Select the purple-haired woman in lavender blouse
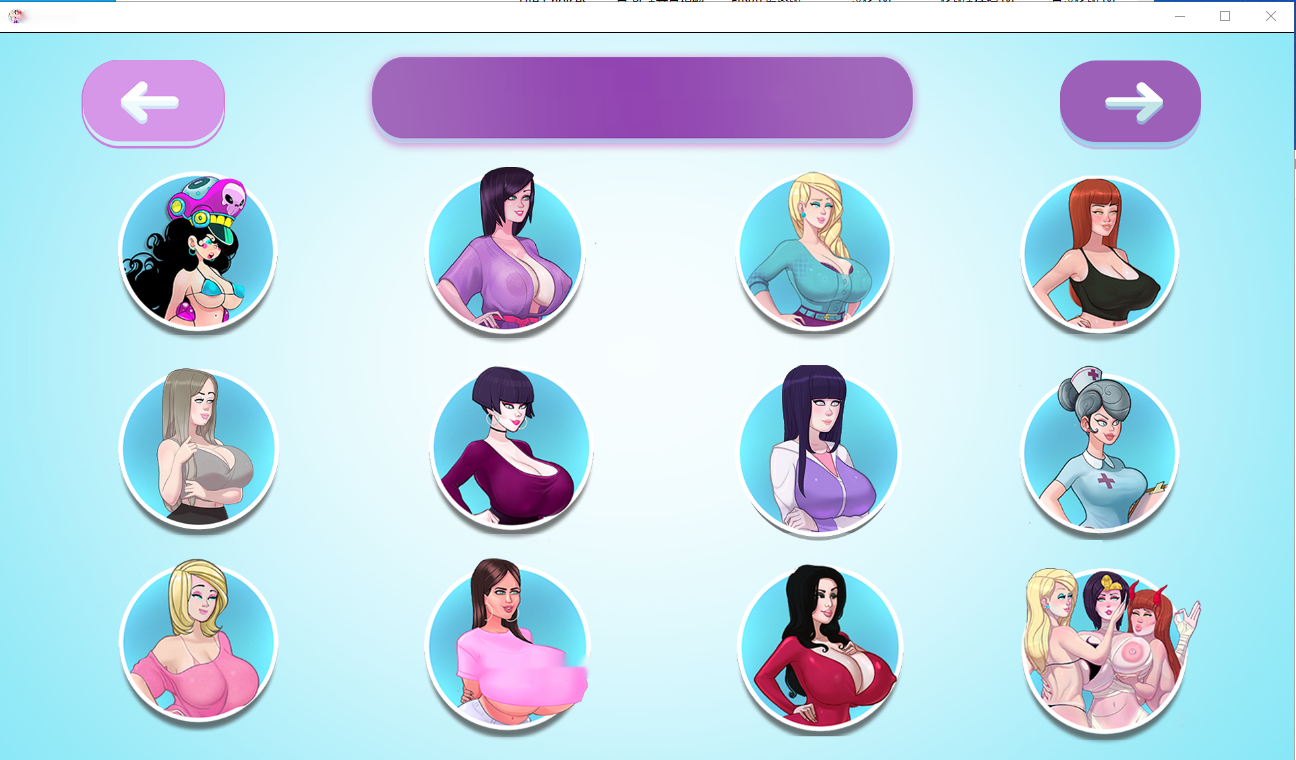Screen dimensions: 1296x760 click(506, 250)
